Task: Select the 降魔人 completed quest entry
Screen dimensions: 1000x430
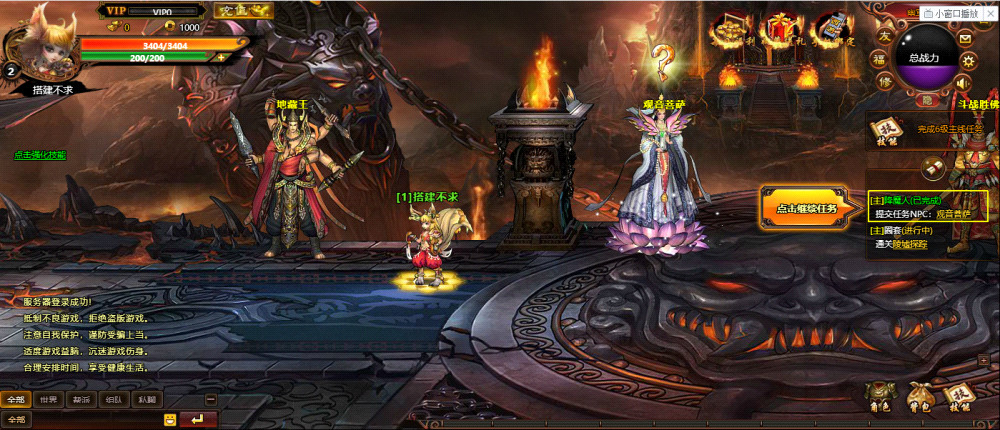Action: click(905, 200)
